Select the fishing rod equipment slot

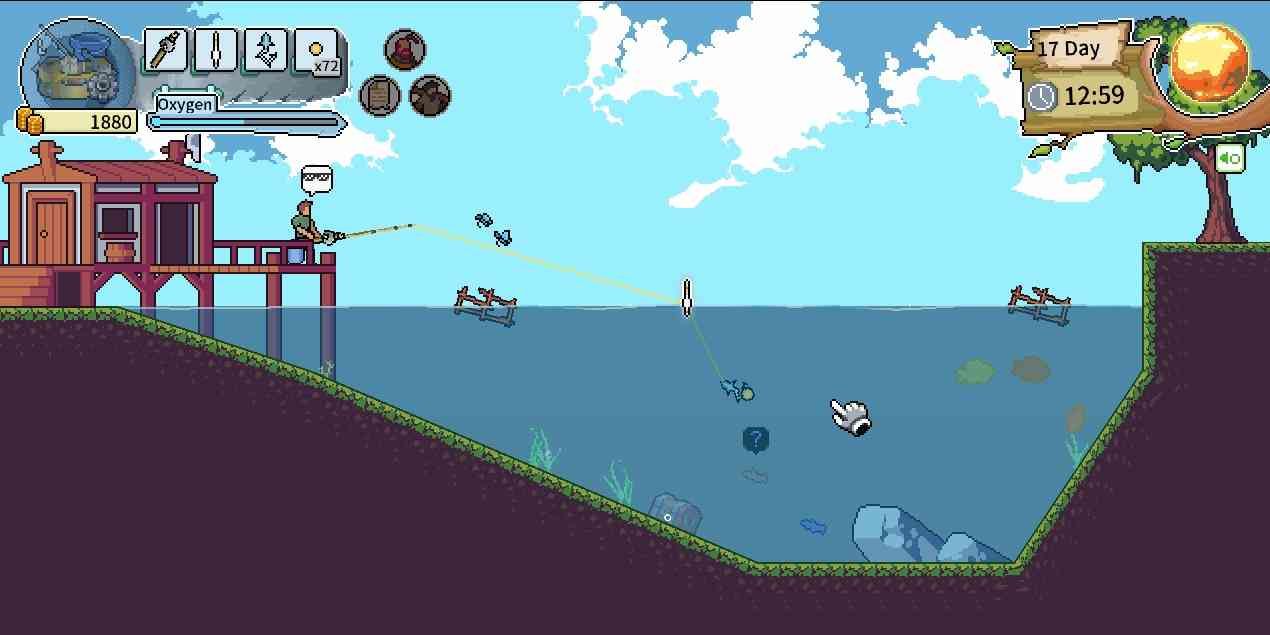point(166,49)
